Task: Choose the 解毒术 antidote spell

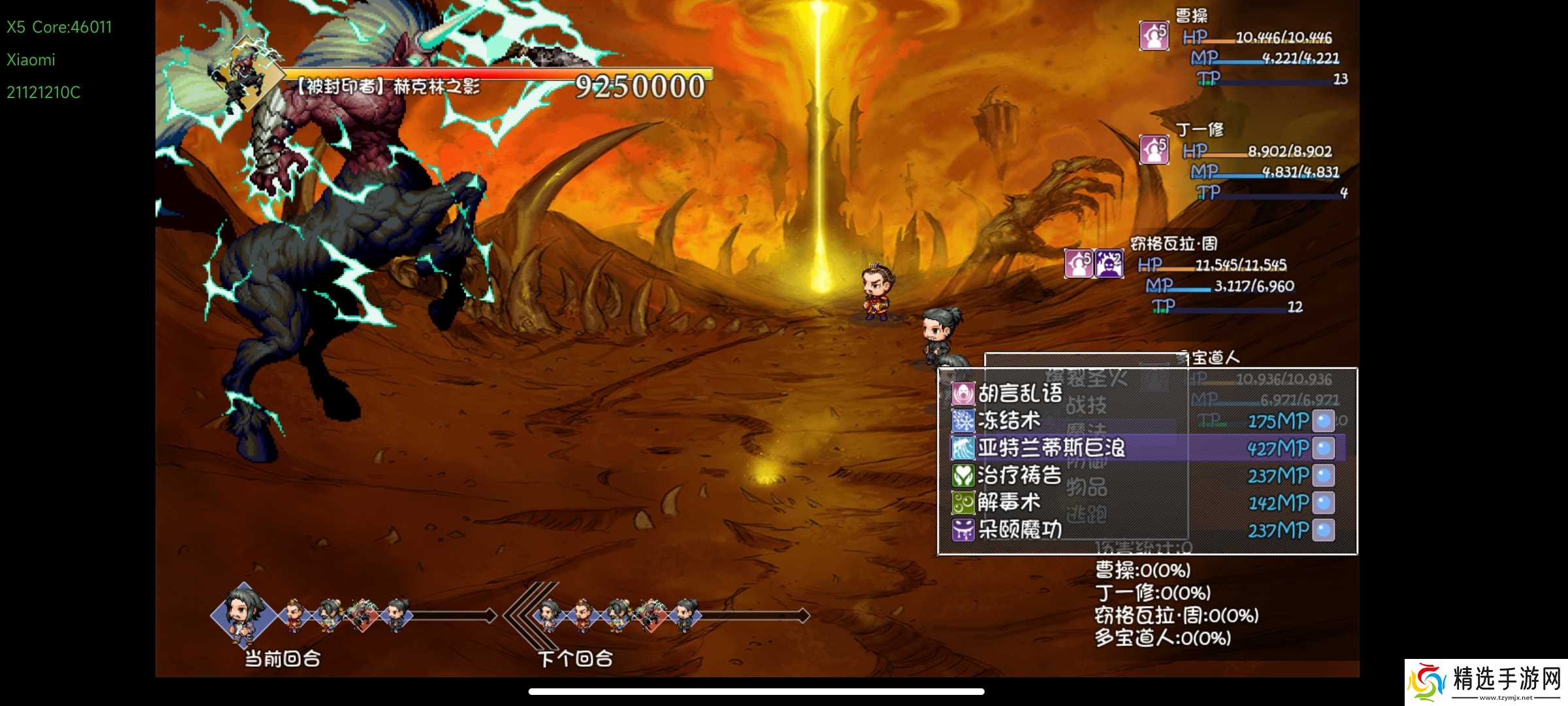Action: (1009, 503)
